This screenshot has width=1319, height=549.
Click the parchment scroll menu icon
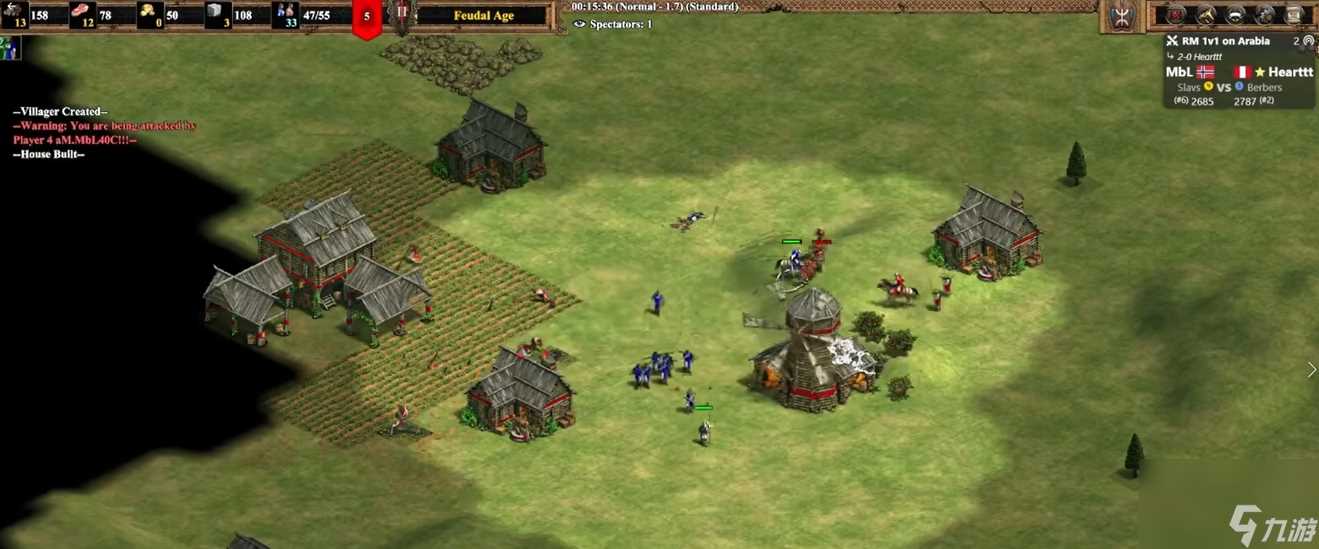point(1294,15)
